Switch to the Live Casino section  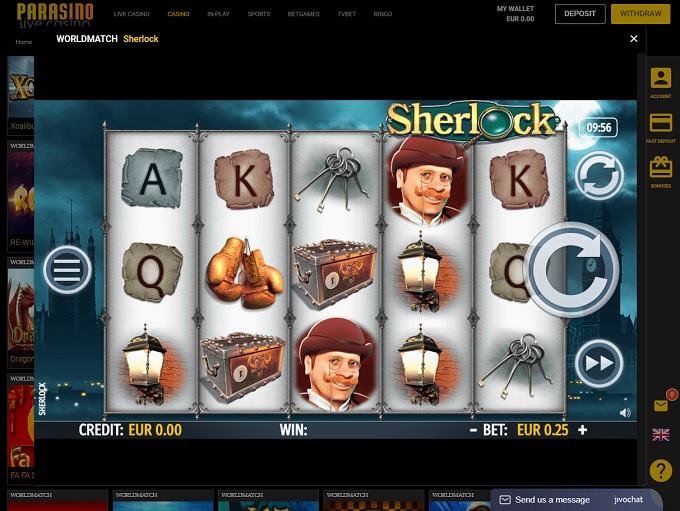point(130,15)
